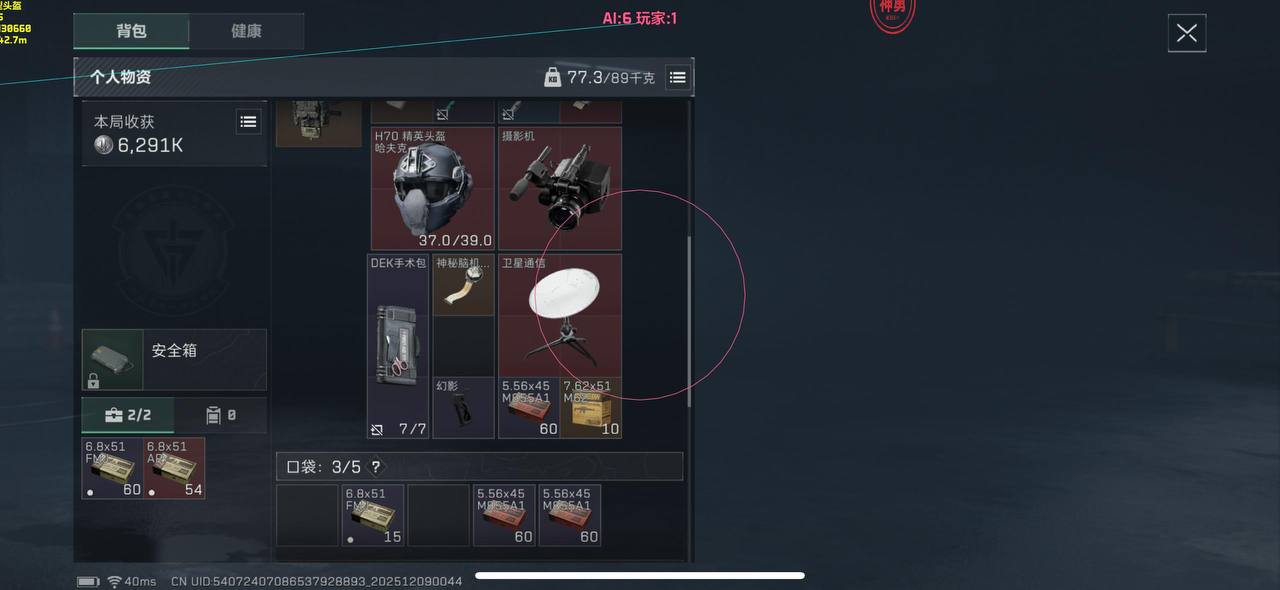1280x590 pixels.
Task: Open the list menu beside the weight readout
Action: point(677,77)
